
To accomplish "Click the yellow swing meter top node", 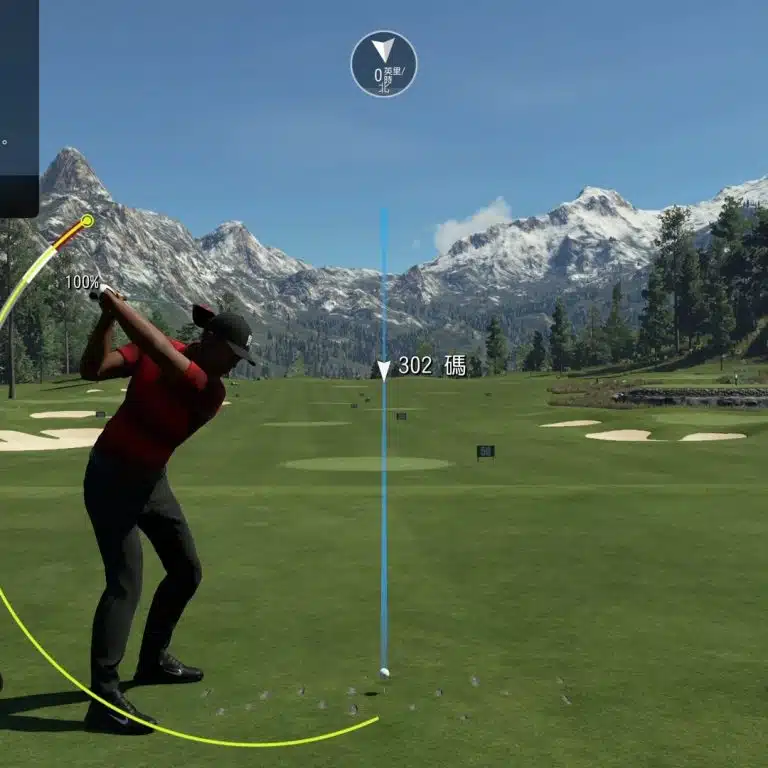I will pos(88,220).
